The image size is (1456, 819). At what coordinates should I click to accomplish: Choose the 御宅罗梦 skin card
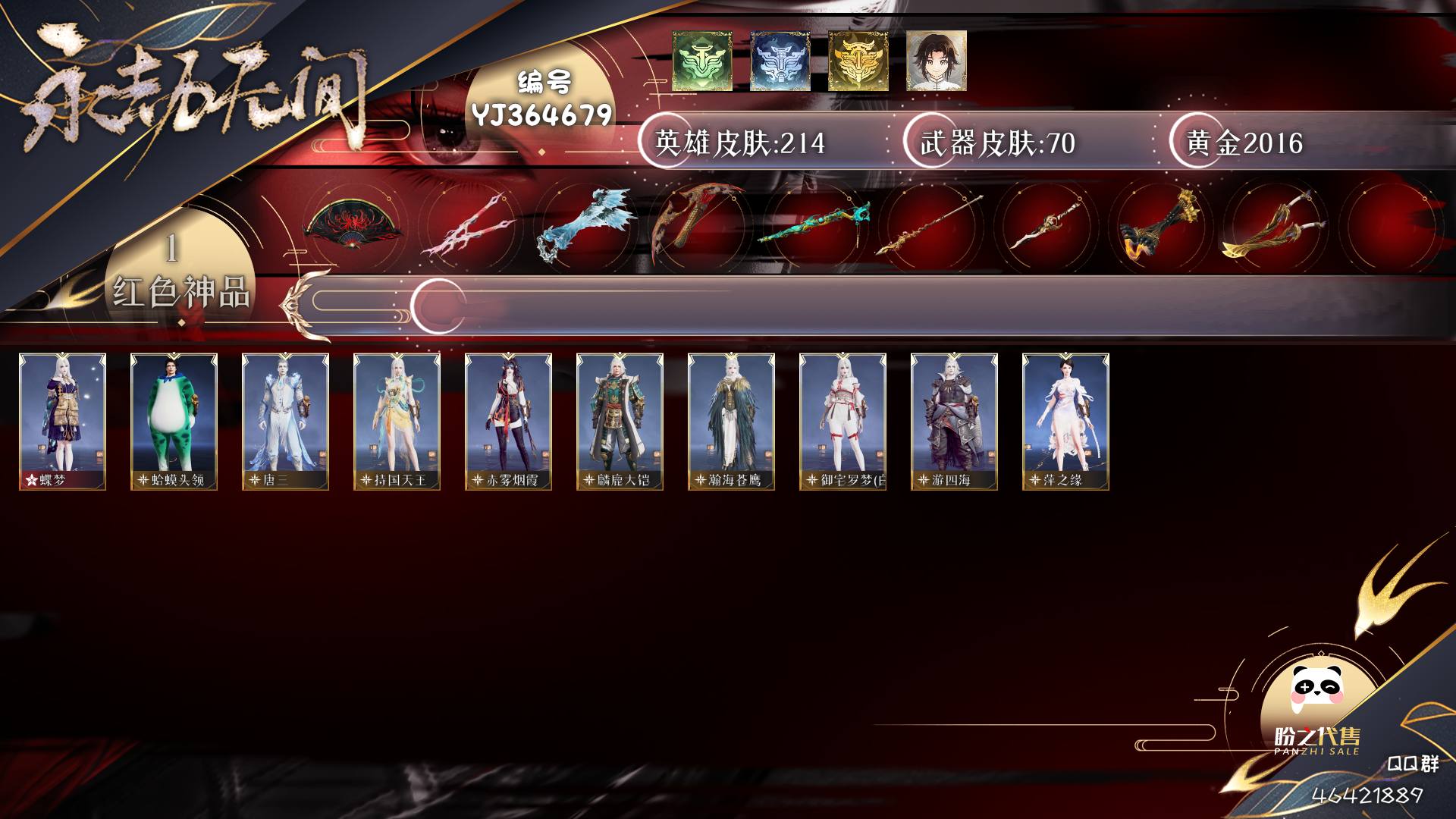843,421
